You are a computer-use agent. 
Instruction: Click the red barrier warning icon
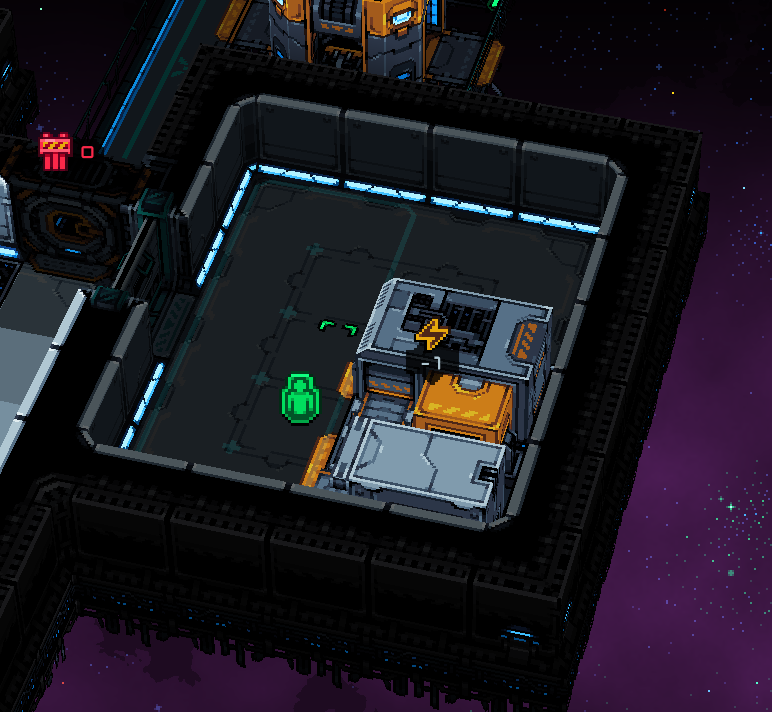click(x=55, y=152)
